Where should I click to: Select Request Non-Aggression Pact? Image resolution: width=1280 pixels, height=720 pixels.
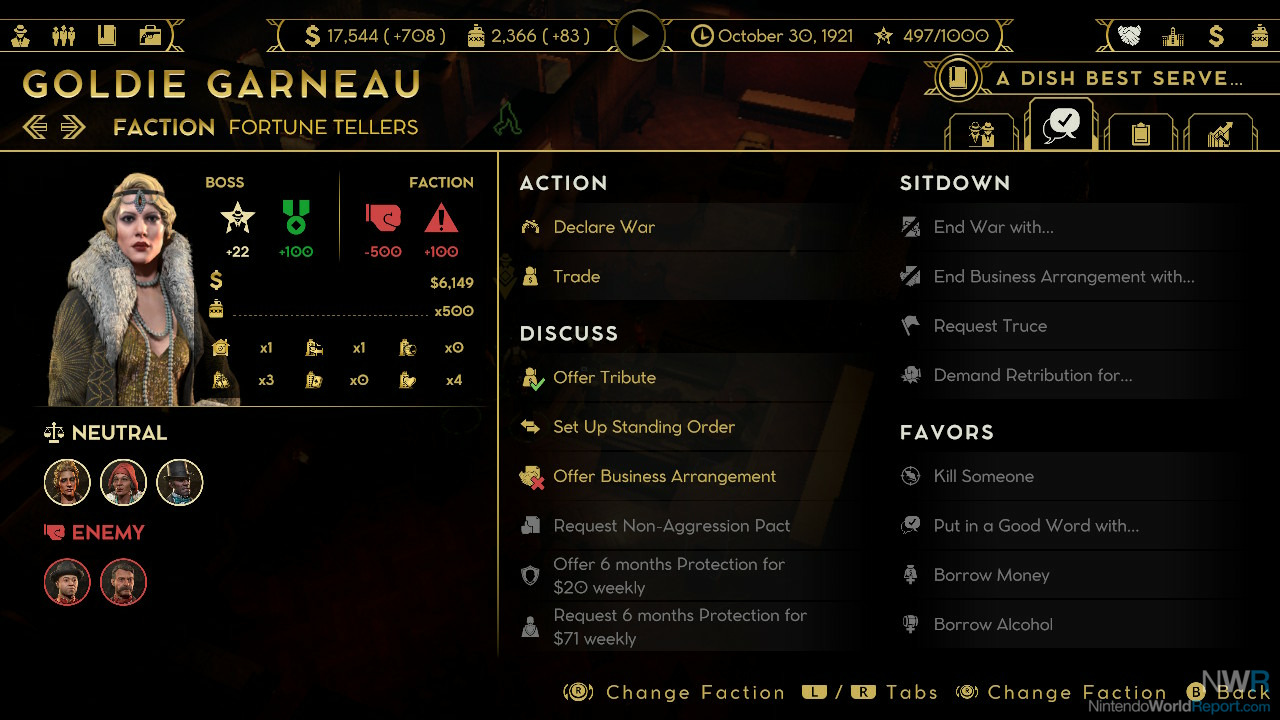tap(671, 526)
